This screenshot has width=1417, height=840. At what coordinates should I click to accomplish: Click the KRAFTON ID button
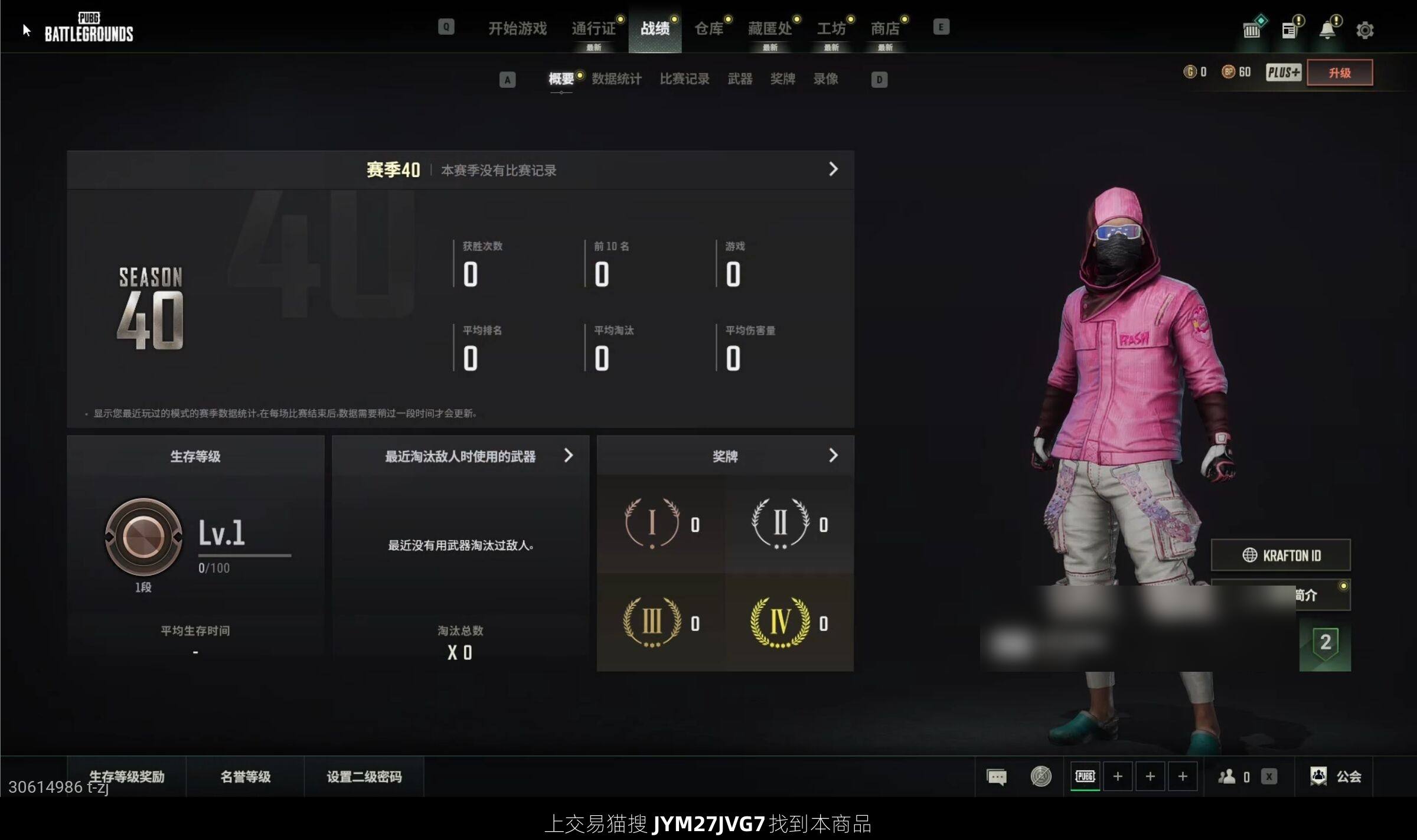pos(1281,555)
